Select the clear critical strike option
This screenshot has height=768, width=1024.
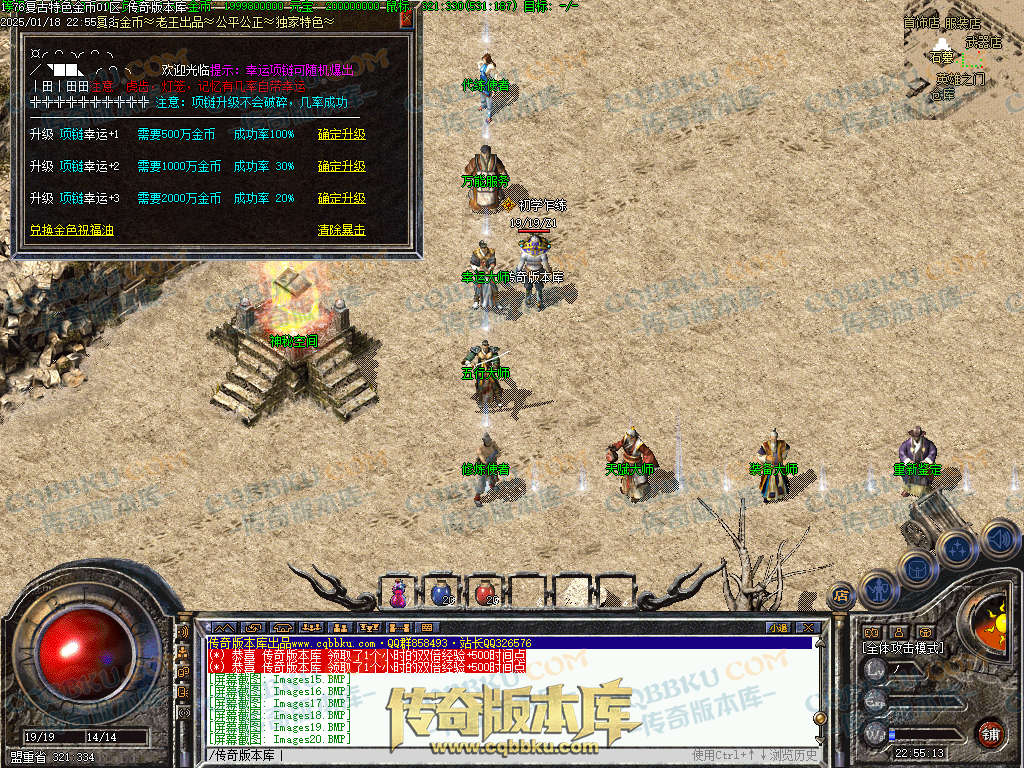341,230
